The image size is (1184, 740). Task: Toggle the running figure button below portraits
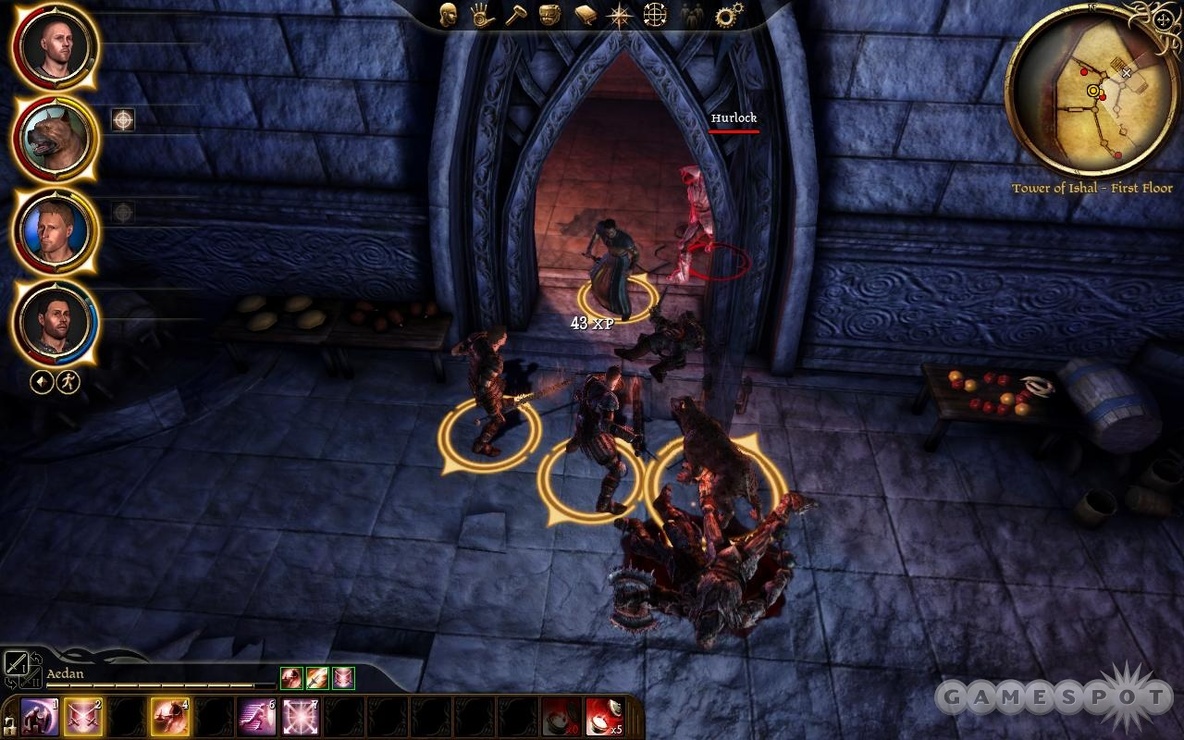(68, 382)
